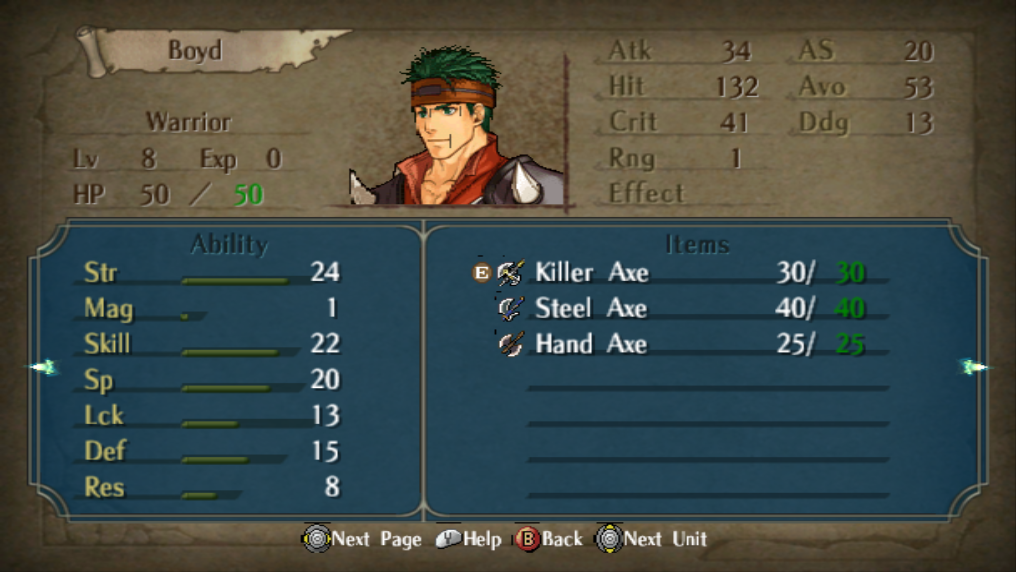Choose the Steel Axe in Items

(591, 308)
